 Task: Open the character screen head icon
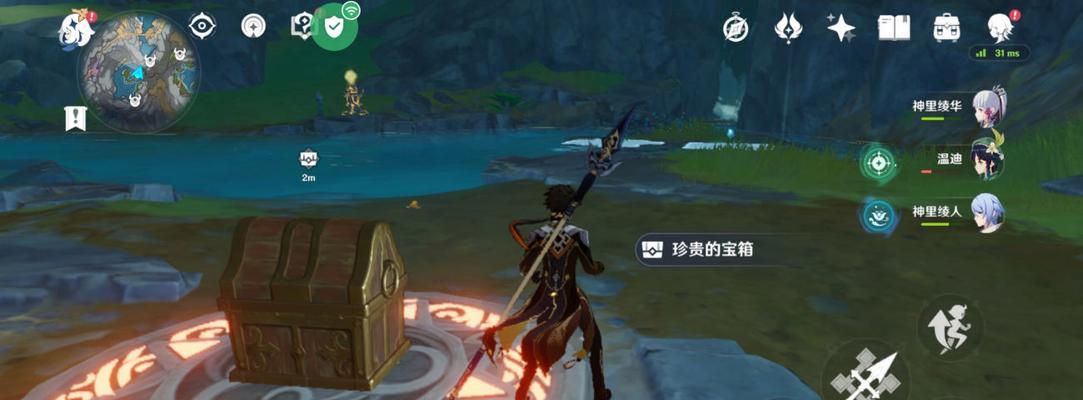(x=999, y=27)
